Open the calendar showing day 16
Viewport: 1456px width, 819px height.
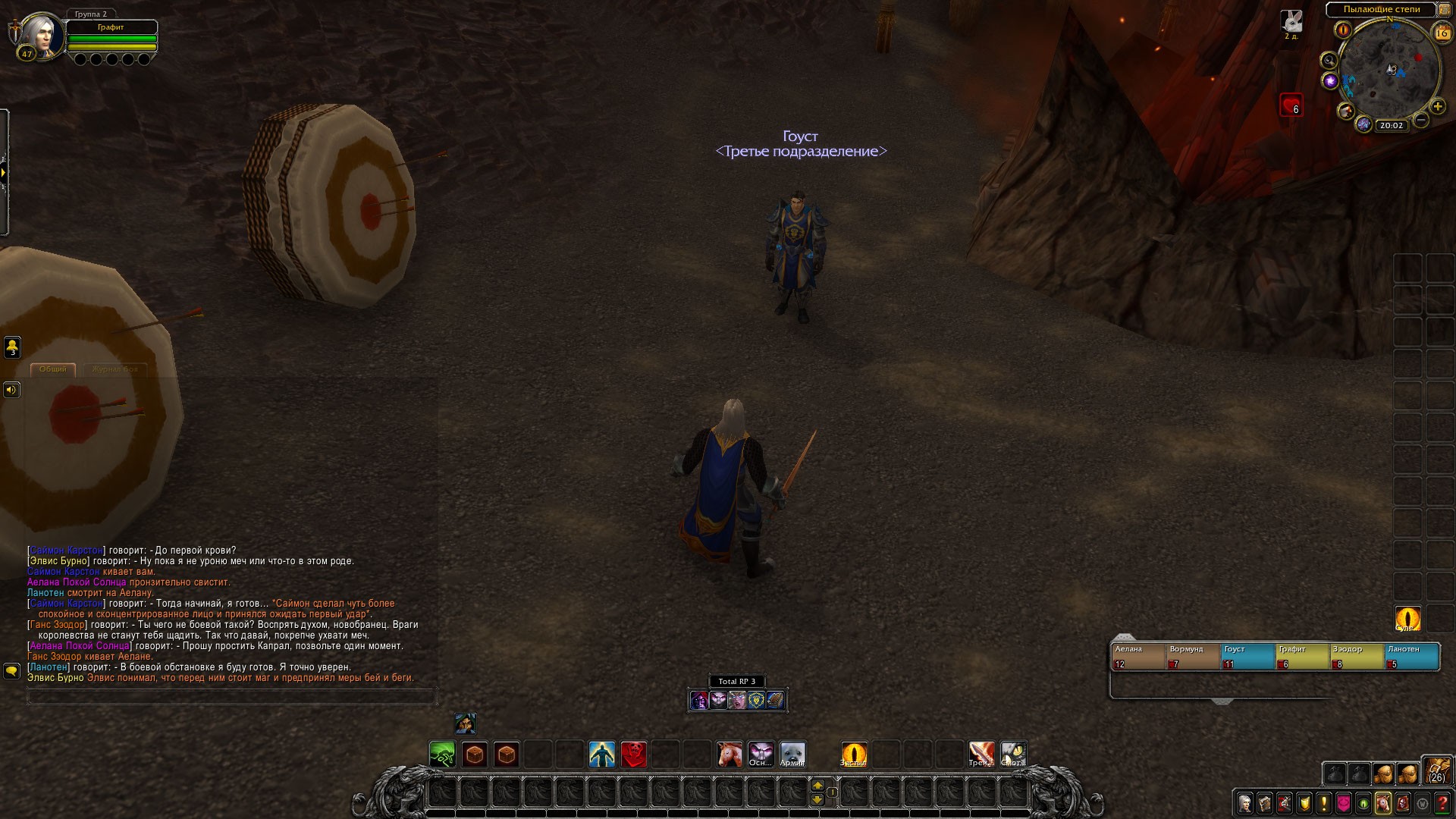click(x=1442, y=33)
